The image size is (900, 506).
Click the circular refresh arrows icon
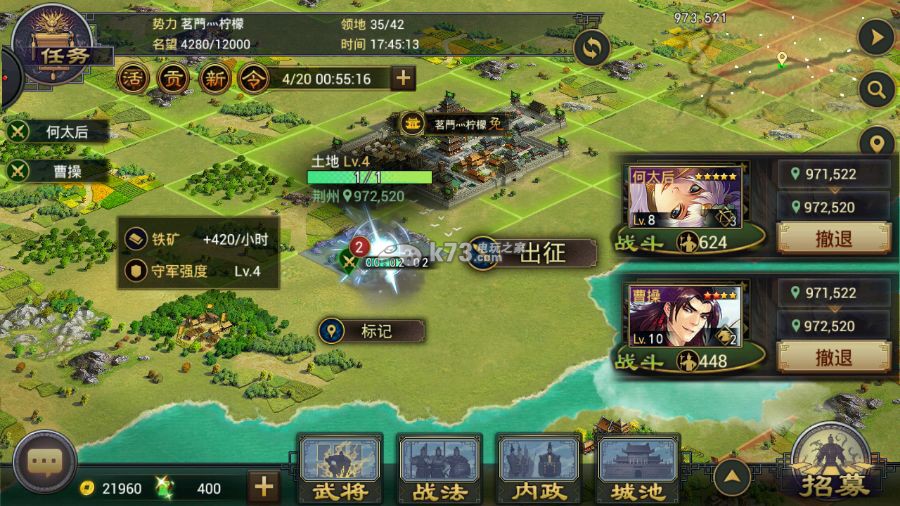pos(592,47)
